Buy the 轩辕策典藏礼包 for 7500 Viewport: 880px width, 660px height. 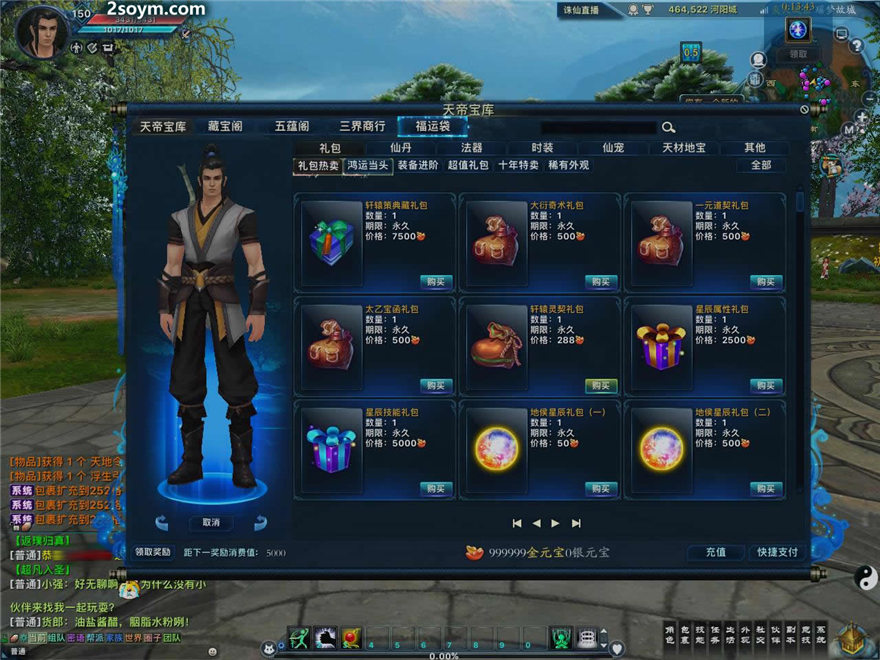click(x=434, y=282)
